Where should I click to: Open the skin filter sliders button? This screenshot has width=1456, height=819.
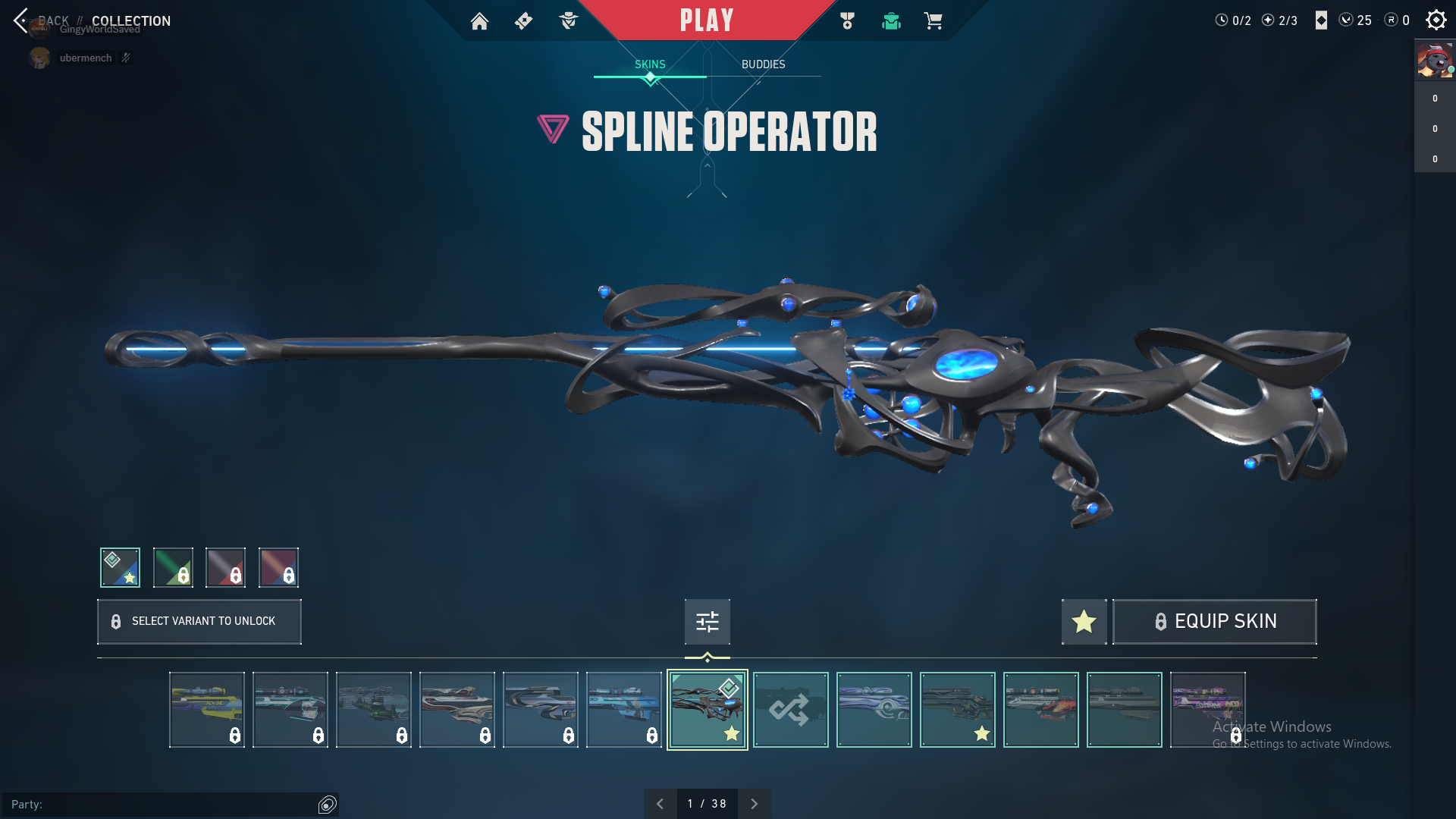click(x=707, y=622)
